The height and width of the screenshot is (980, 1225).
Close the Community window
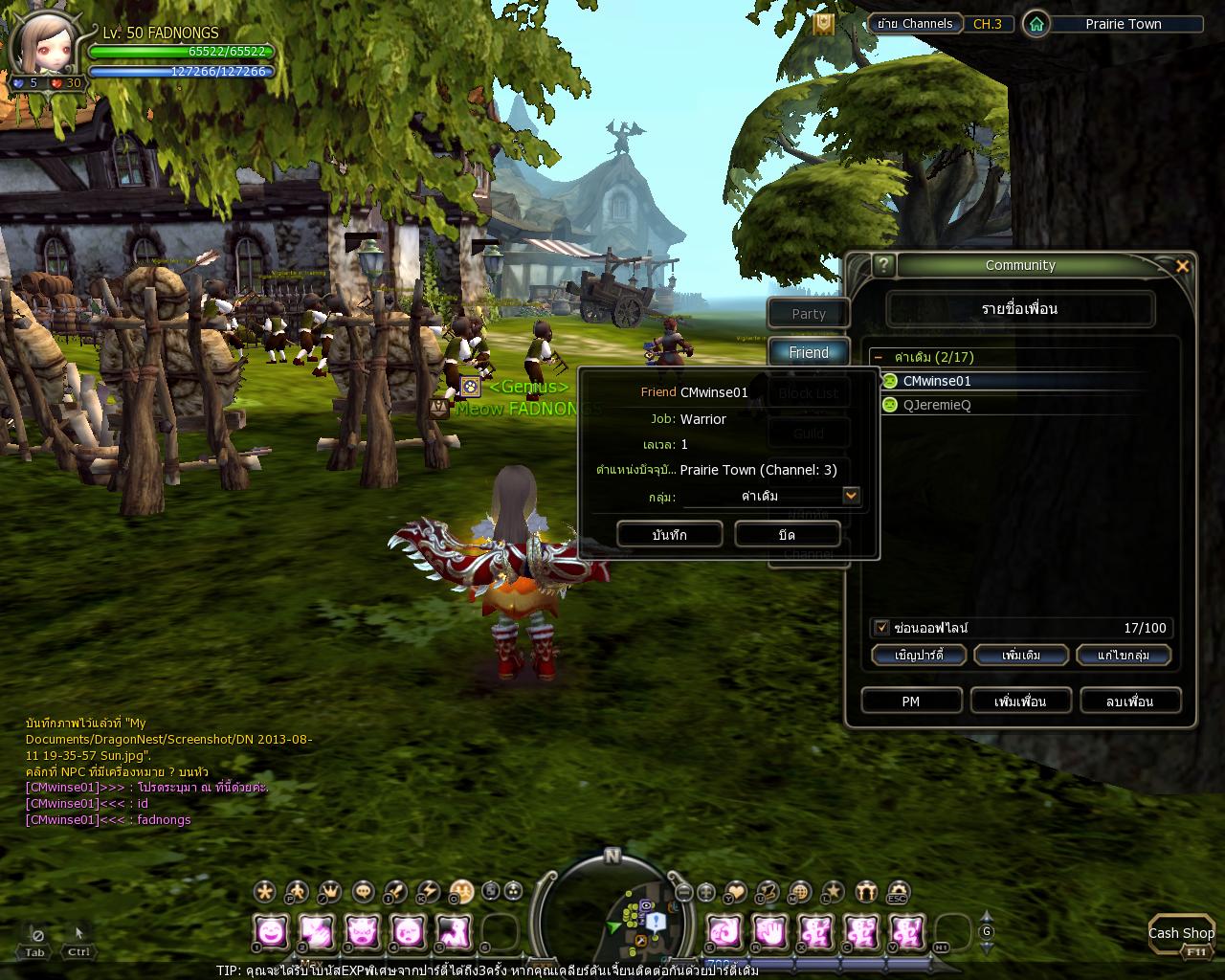[1182, 266]
